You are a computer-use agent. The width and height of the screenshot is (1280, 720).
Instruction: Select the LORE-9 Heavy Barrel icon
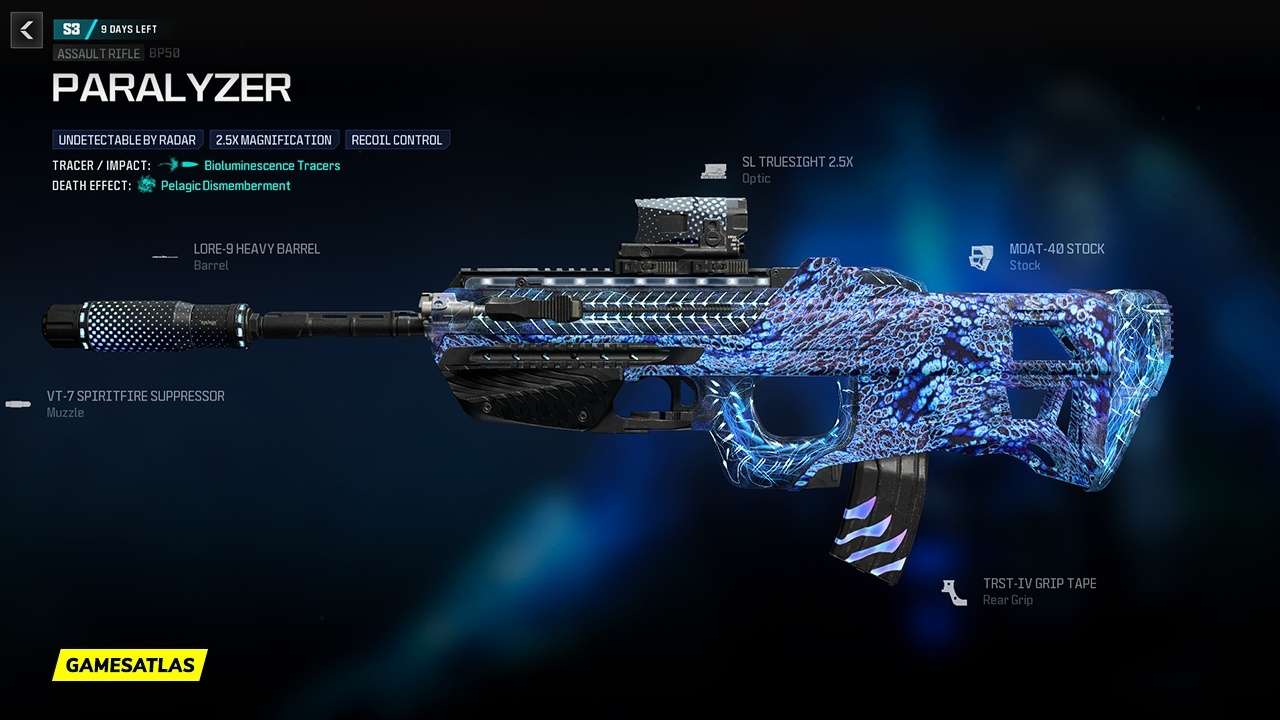(164, 257)
